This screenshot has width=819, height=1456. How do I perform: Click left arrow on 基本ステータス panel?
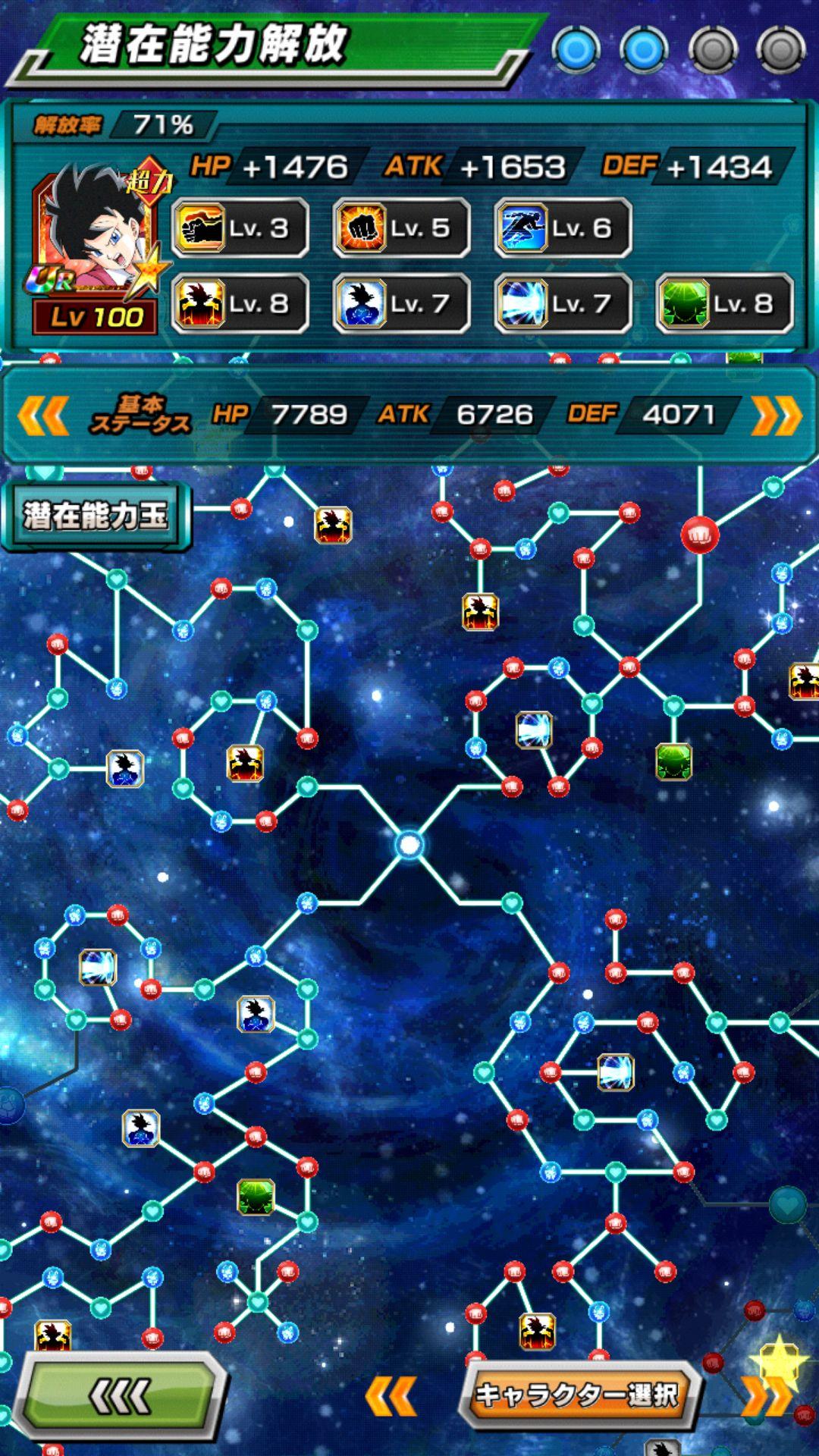(43, 416)
